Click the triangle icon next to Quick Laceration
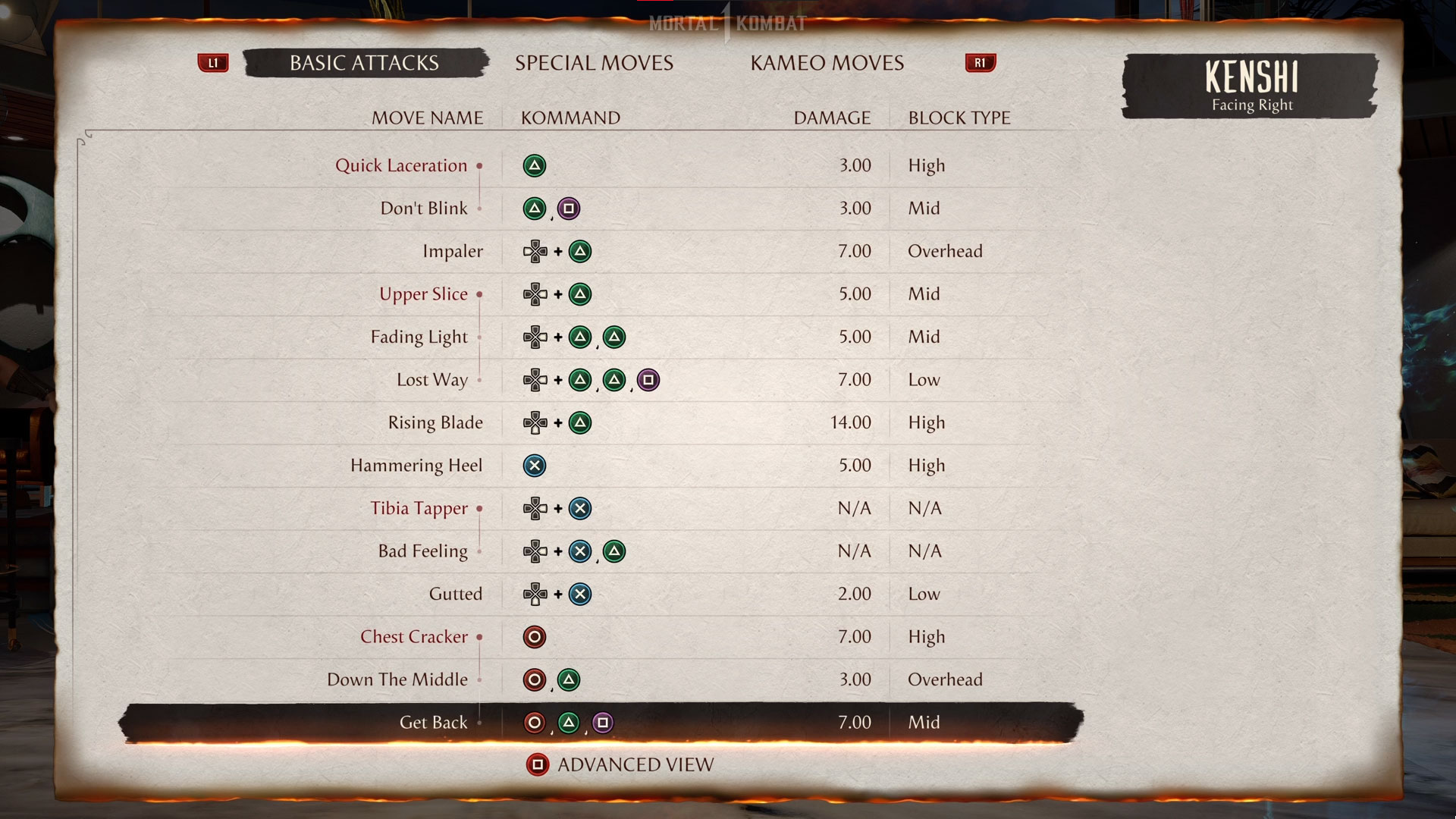Viewport: 1456px width, 819px height. click(535, 165)
